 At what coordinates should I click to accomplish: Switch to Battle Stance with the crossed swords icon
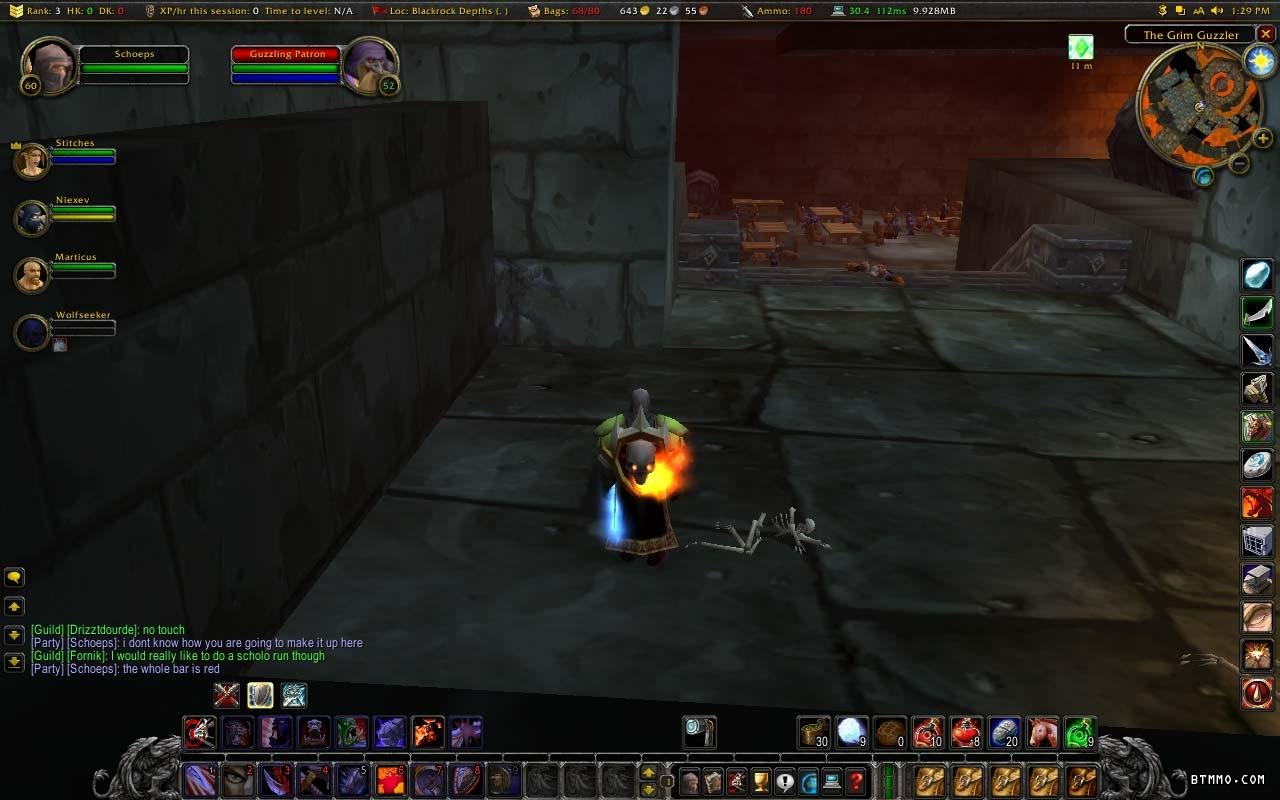(227, 694)
